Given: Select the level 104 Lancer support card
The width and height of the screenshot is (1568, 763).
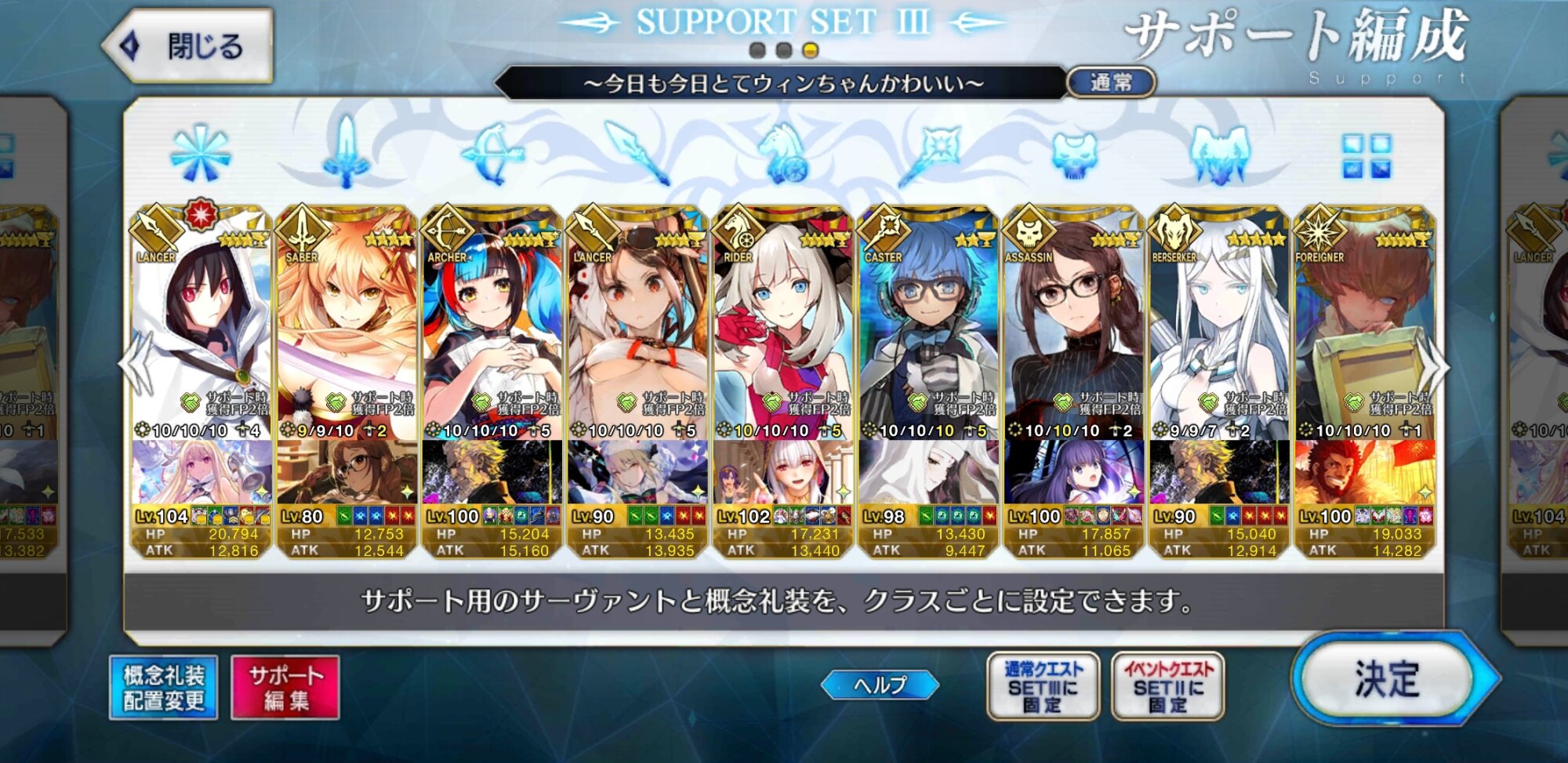Looking at the screenshot, I should pyautogui.click(x=201, y=329).
